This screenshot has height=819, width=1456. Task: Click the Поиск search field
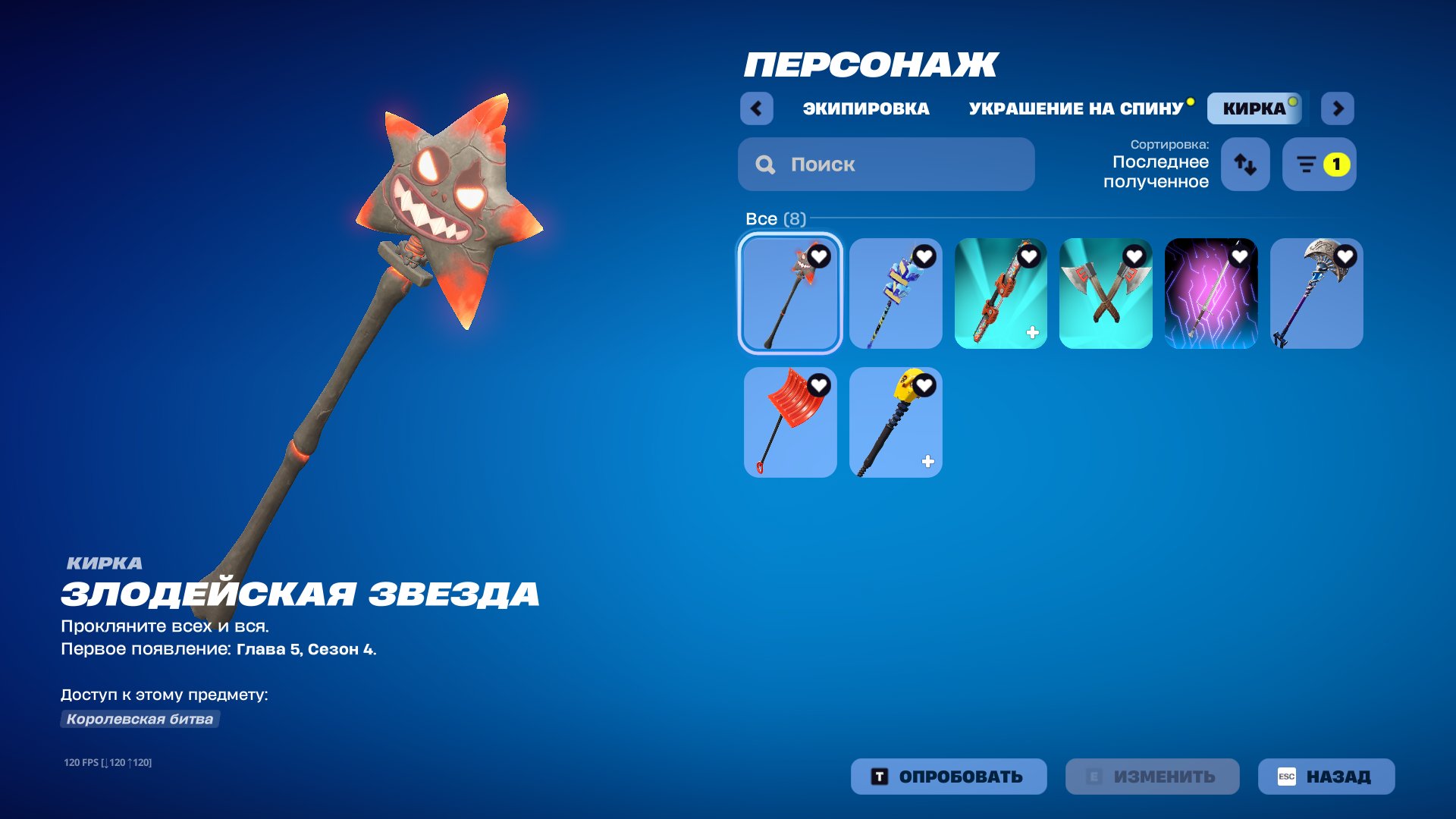886,164
